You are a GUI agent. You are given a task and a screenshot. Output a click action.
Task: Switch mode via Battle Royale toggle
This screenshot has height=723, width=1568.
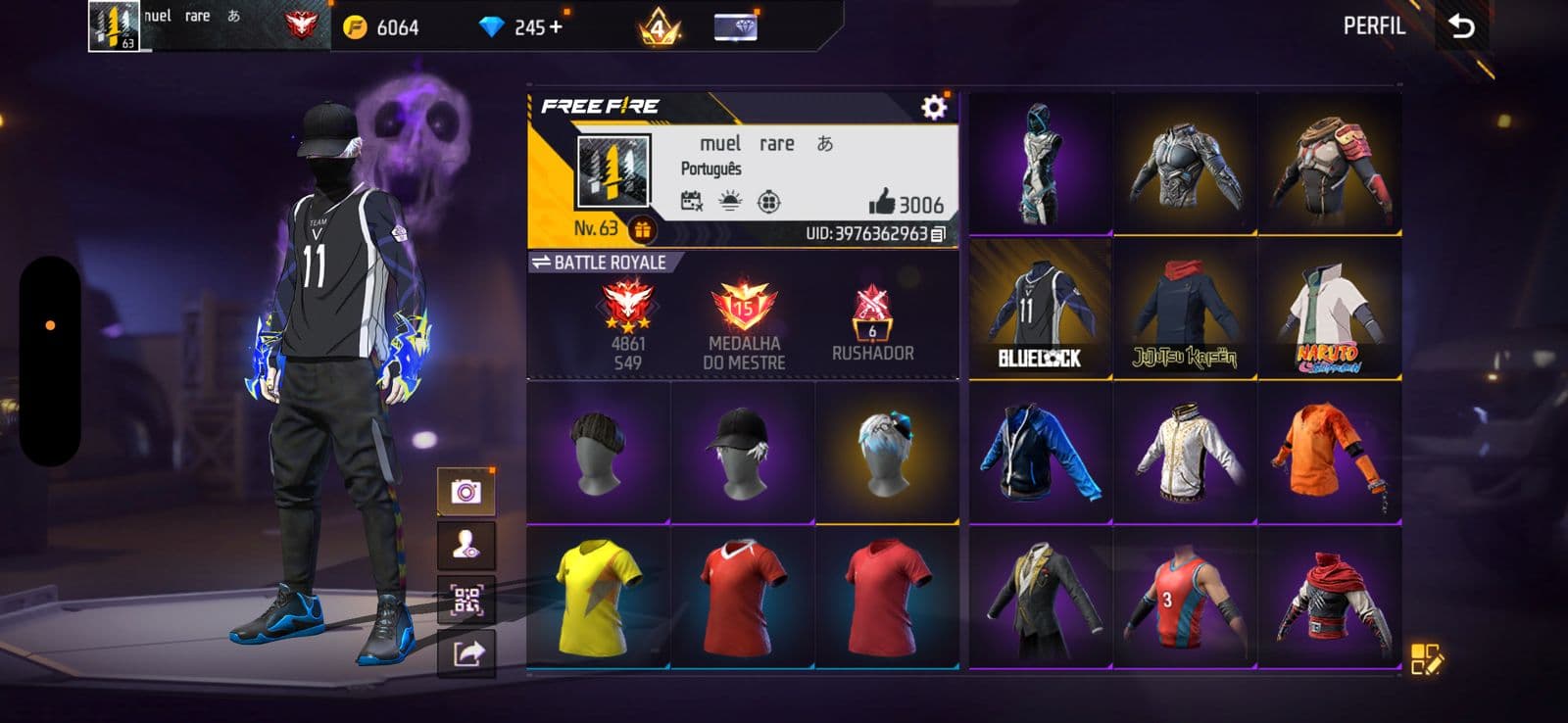click(x=599, y=263)
